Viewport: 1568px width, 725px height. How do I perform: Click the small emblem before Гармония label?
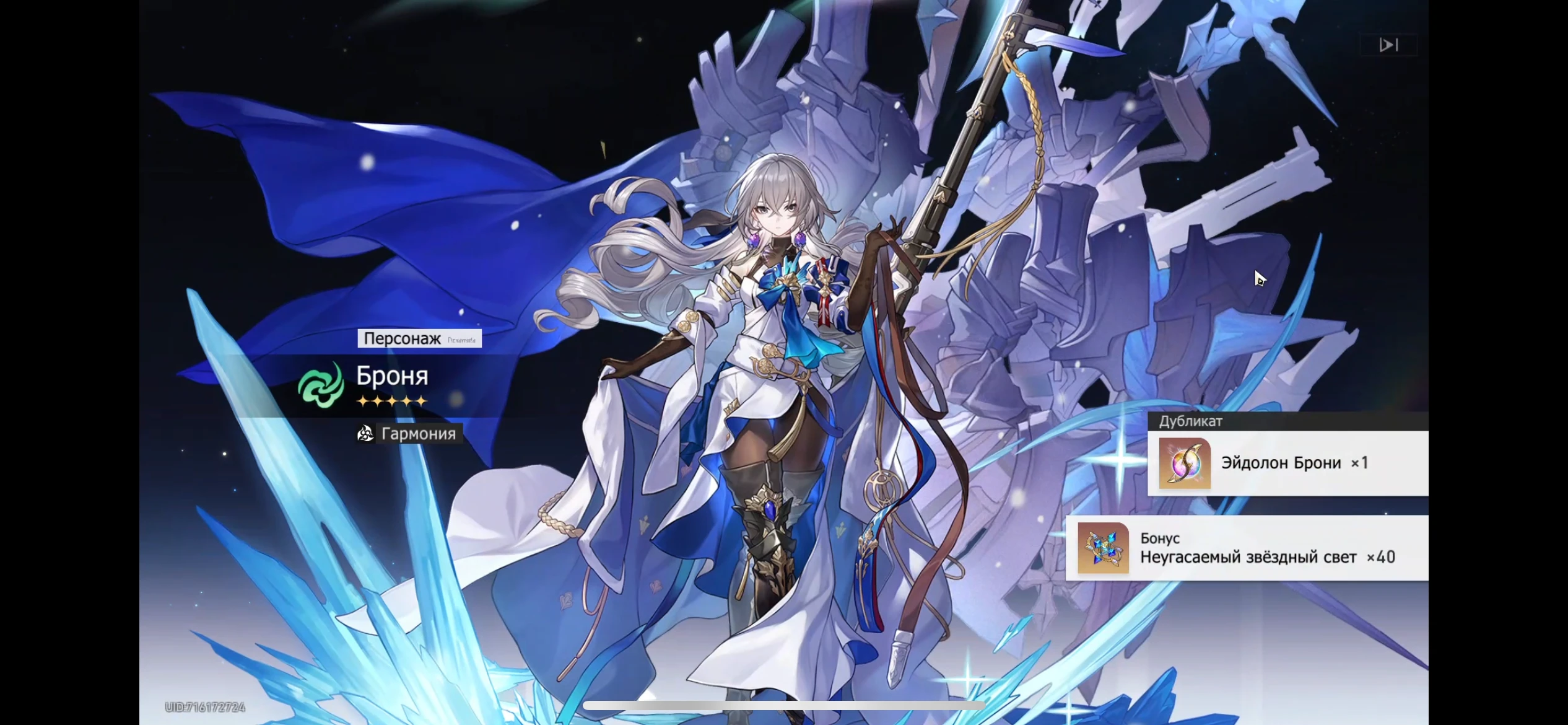point(365,434)
